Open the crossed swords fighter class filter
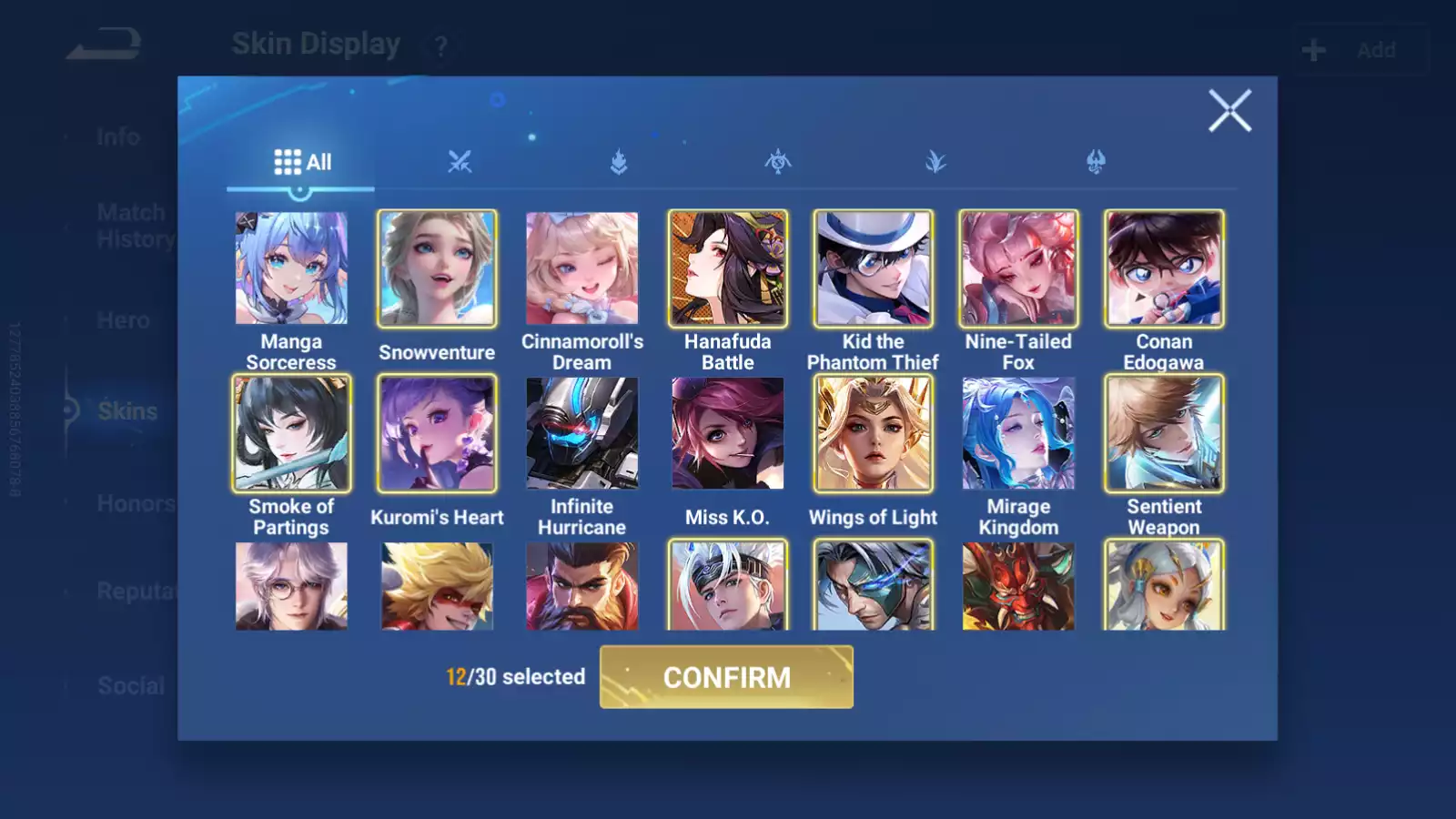Image resolution: width=1456 pixels, height=819 pixels. pyautogui.click(x=460, y=164)
